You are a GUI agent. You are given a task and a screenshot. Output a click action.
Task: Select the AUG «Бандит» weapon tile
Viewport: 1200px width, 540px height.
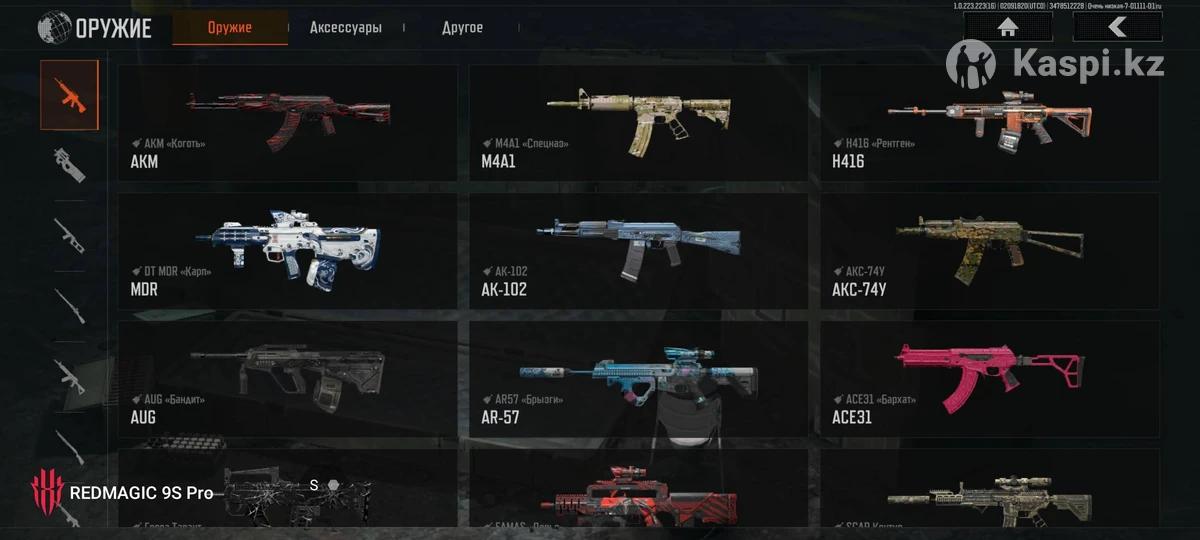287,378
